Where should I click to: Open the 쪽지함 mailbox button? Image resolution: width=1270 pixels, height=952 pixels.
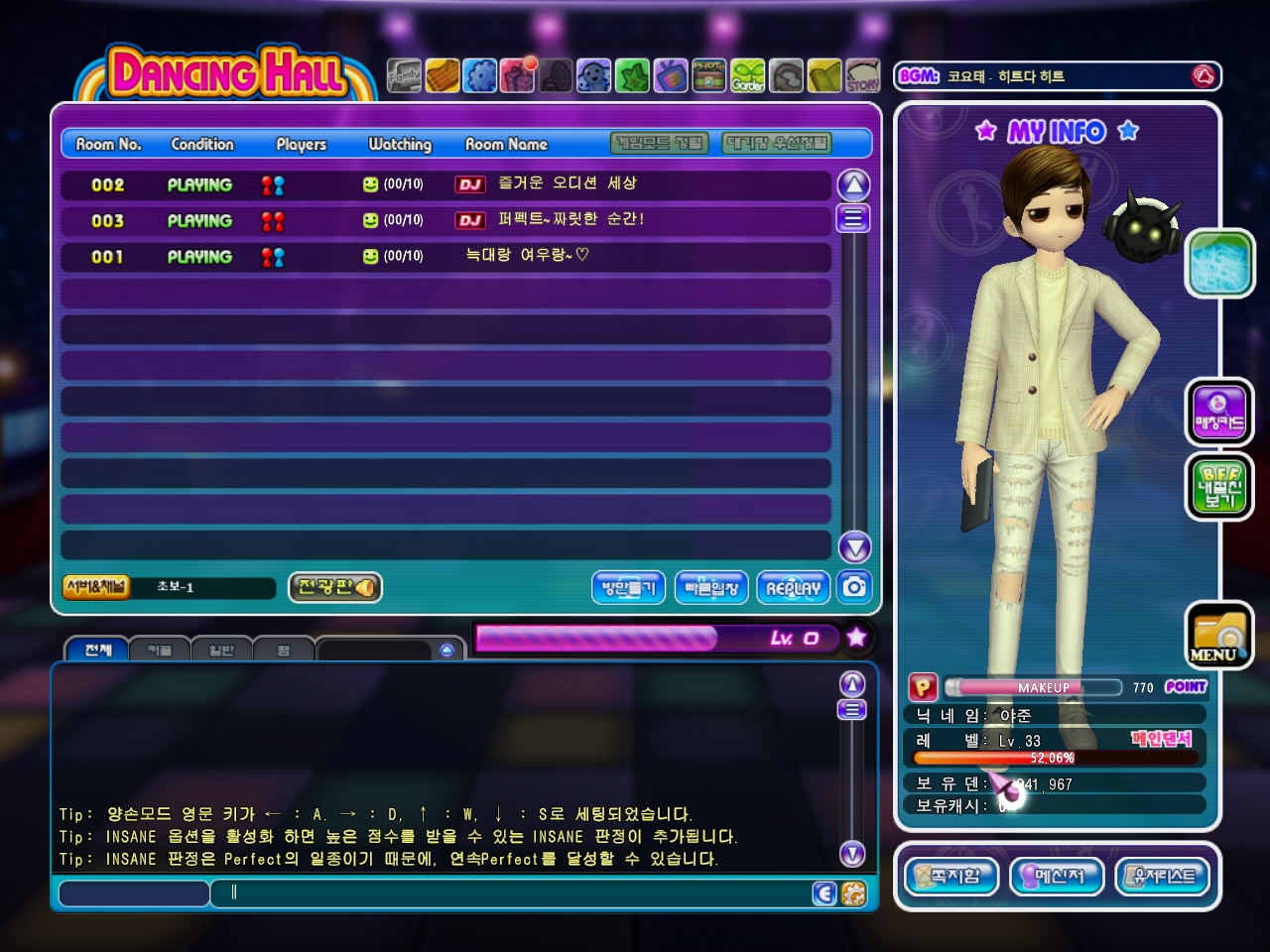(x=952, y=876)
